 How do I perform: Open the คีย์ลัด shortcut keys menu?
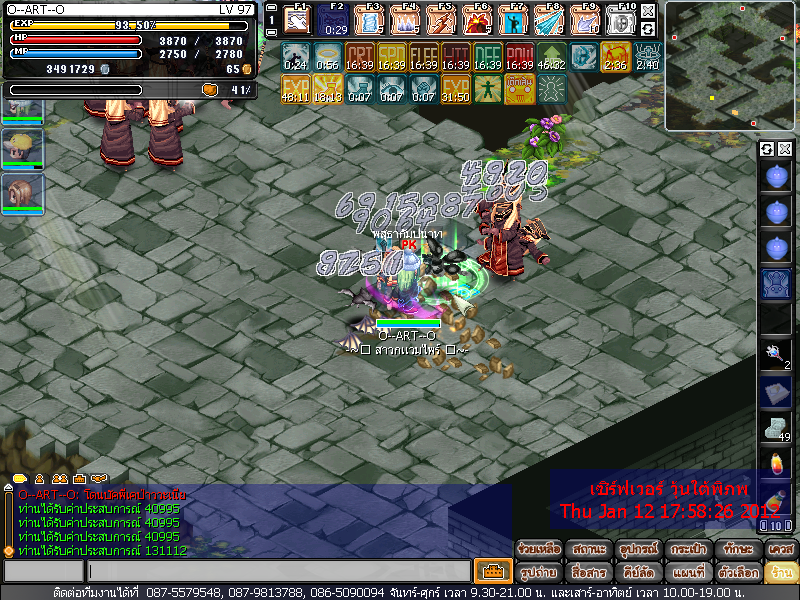(x=638, y=573)
